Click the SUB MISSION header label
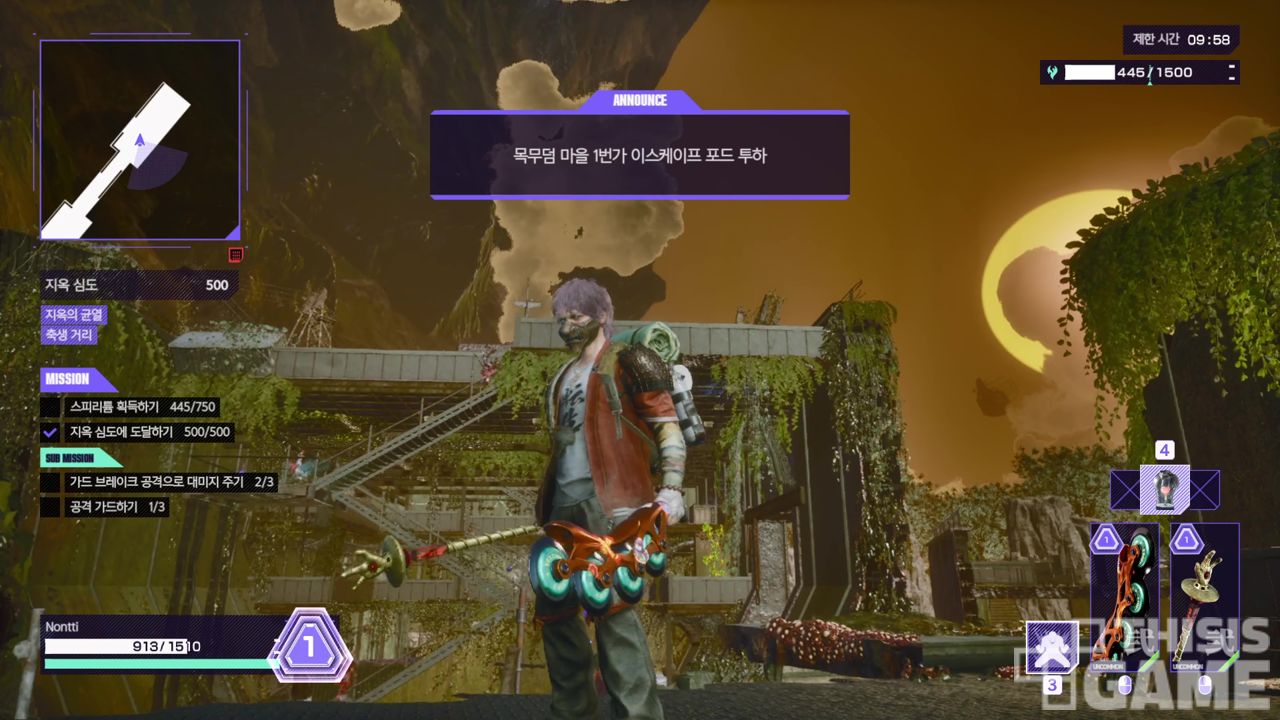The height and width of the screenshot is (720, 1280). click(x=70, y=458)
